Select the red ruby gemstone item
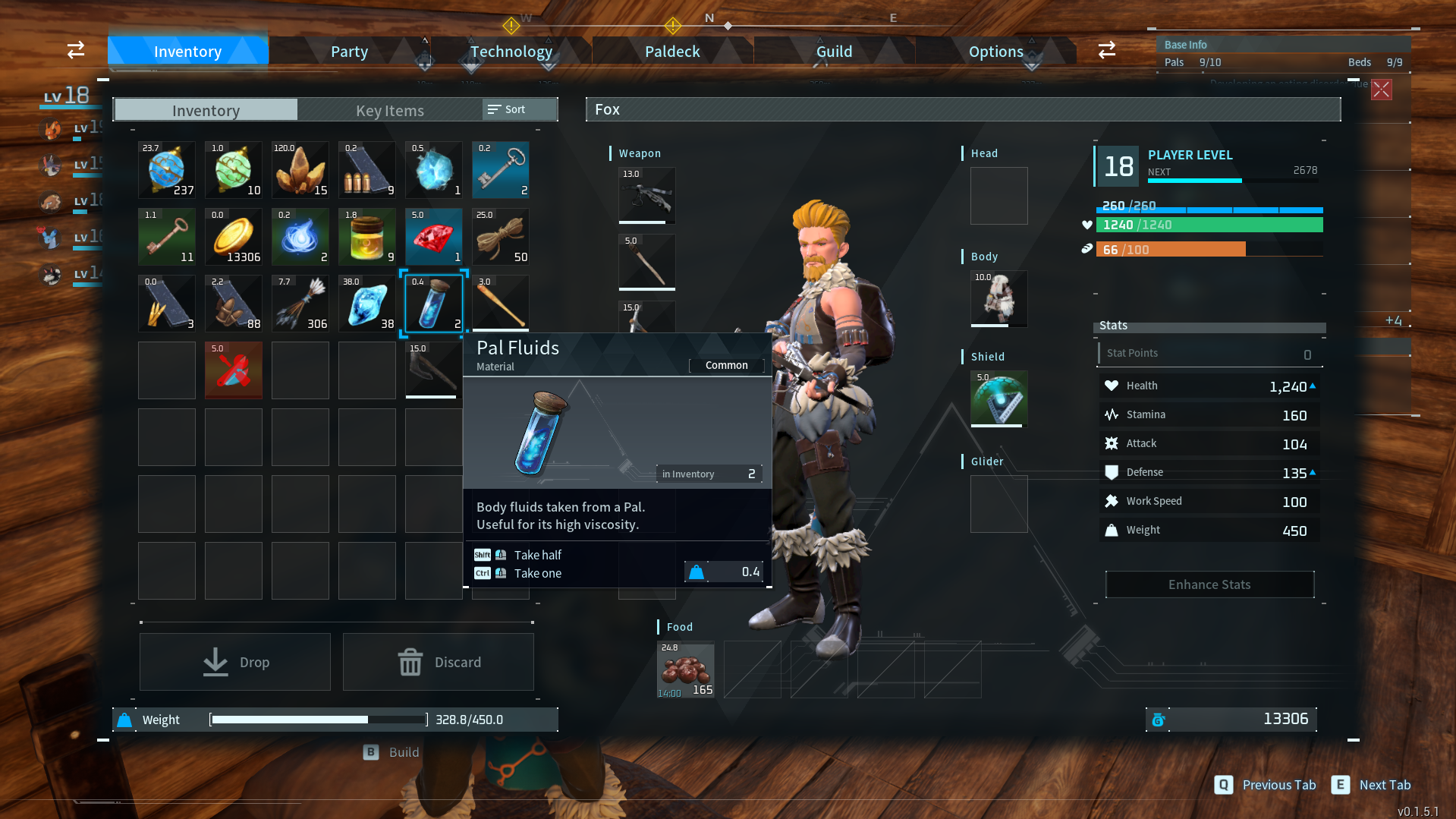The width and height of the screenshot is (1456, 819). tap(433, 236)
